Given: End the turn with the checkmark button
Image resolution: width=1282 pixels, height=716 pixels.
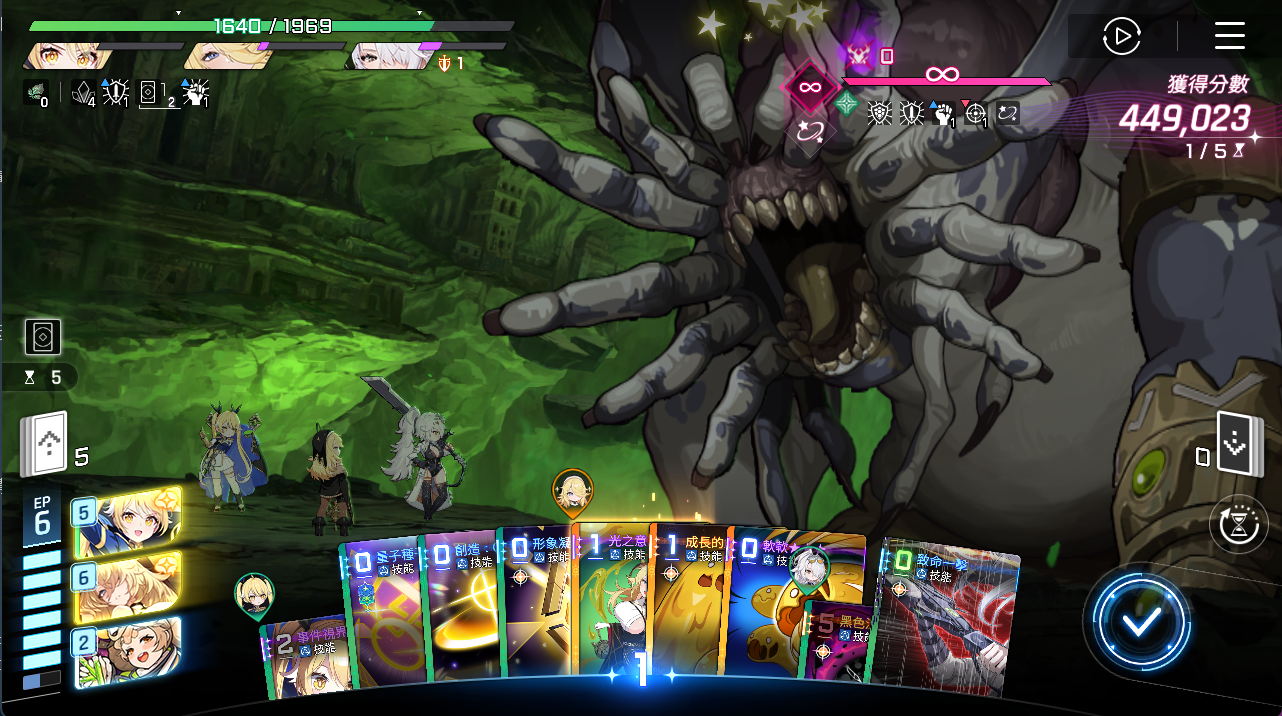Looking at the screenshot, I should coord(1140,622).
